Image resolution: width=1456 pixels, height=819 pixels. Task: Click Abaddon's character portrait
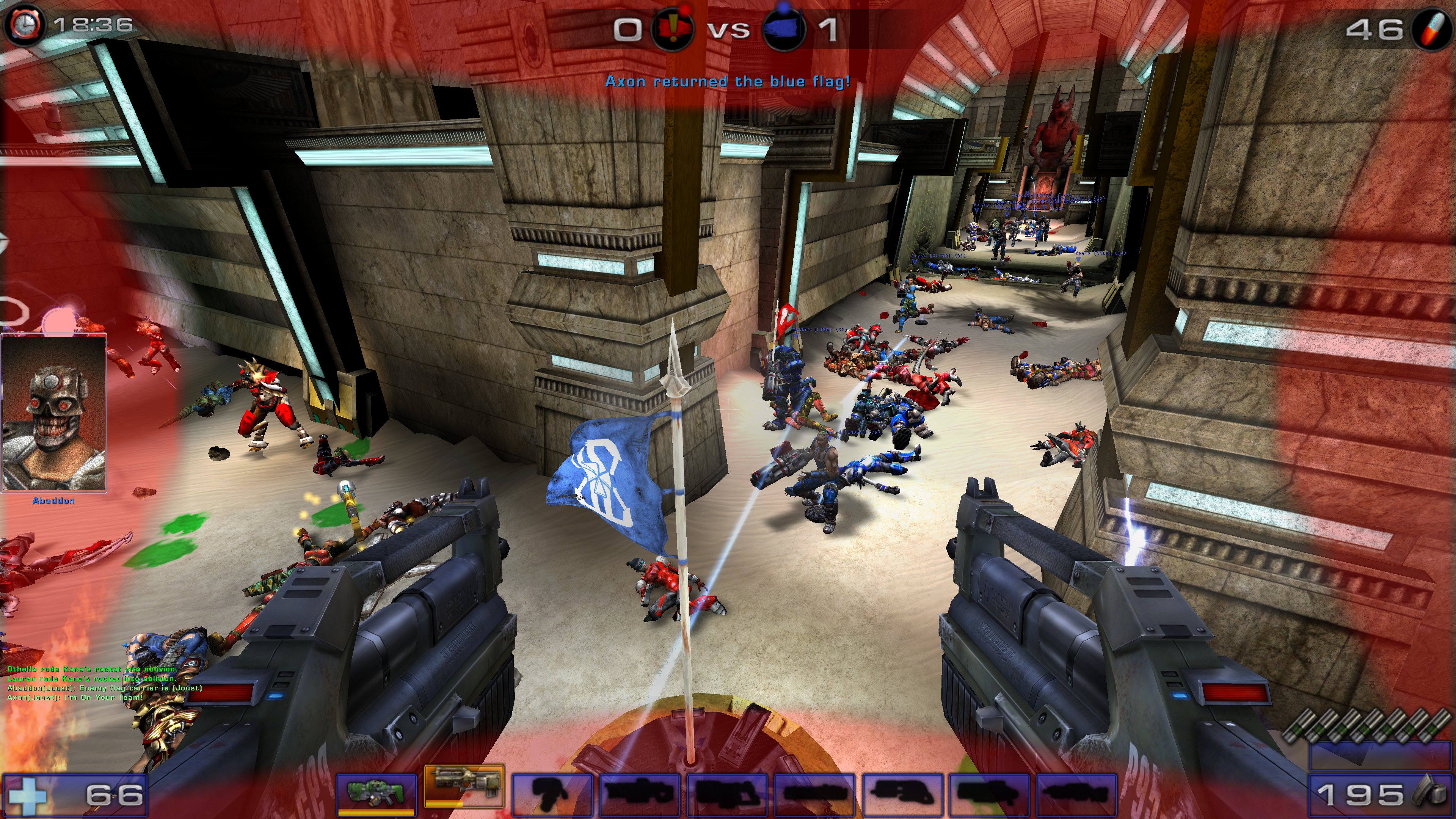(x=54, y=413)
